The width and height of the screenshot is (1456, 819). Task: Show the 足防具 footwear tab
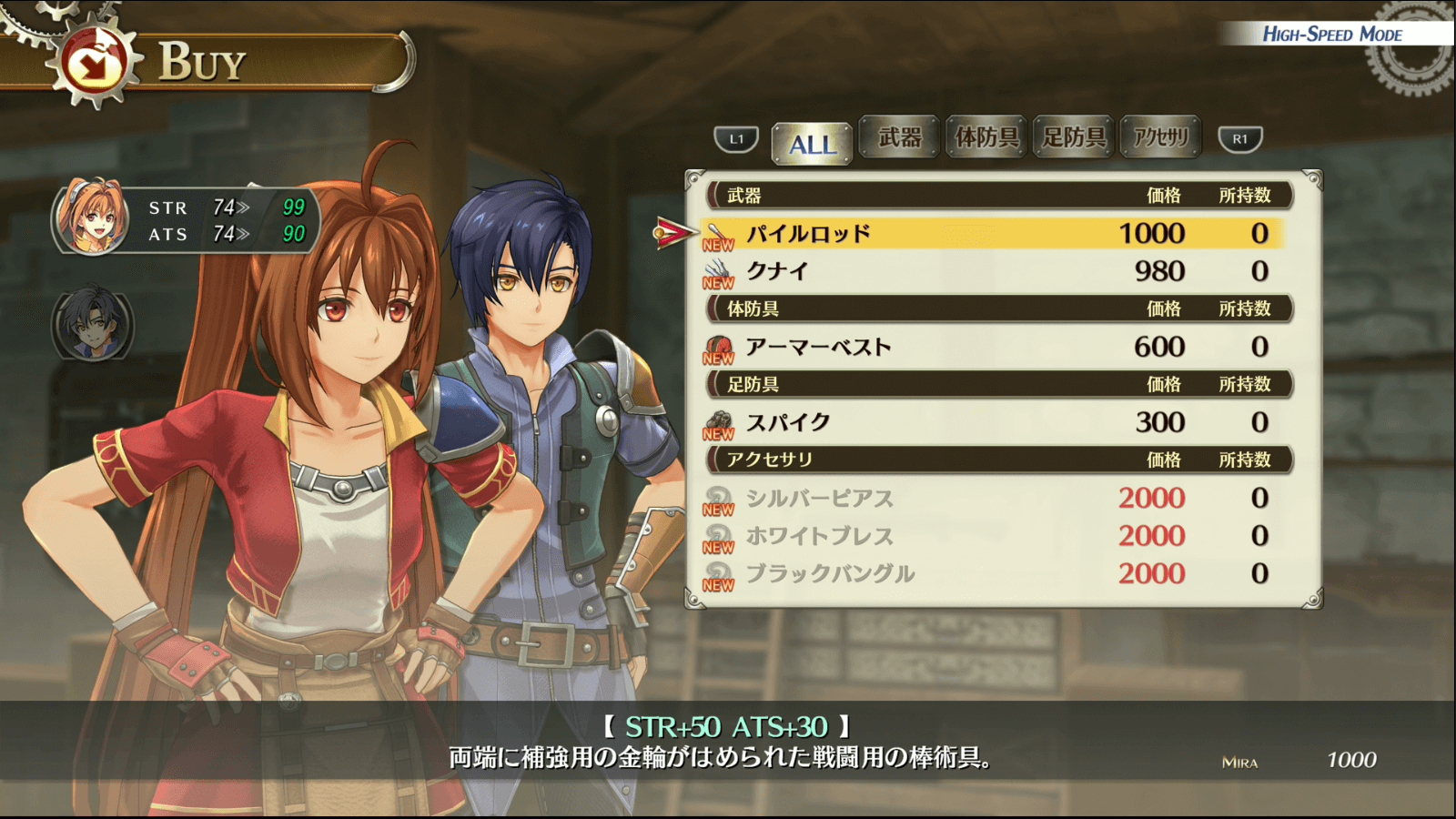pyautogui.click(x=1074, y=137)
